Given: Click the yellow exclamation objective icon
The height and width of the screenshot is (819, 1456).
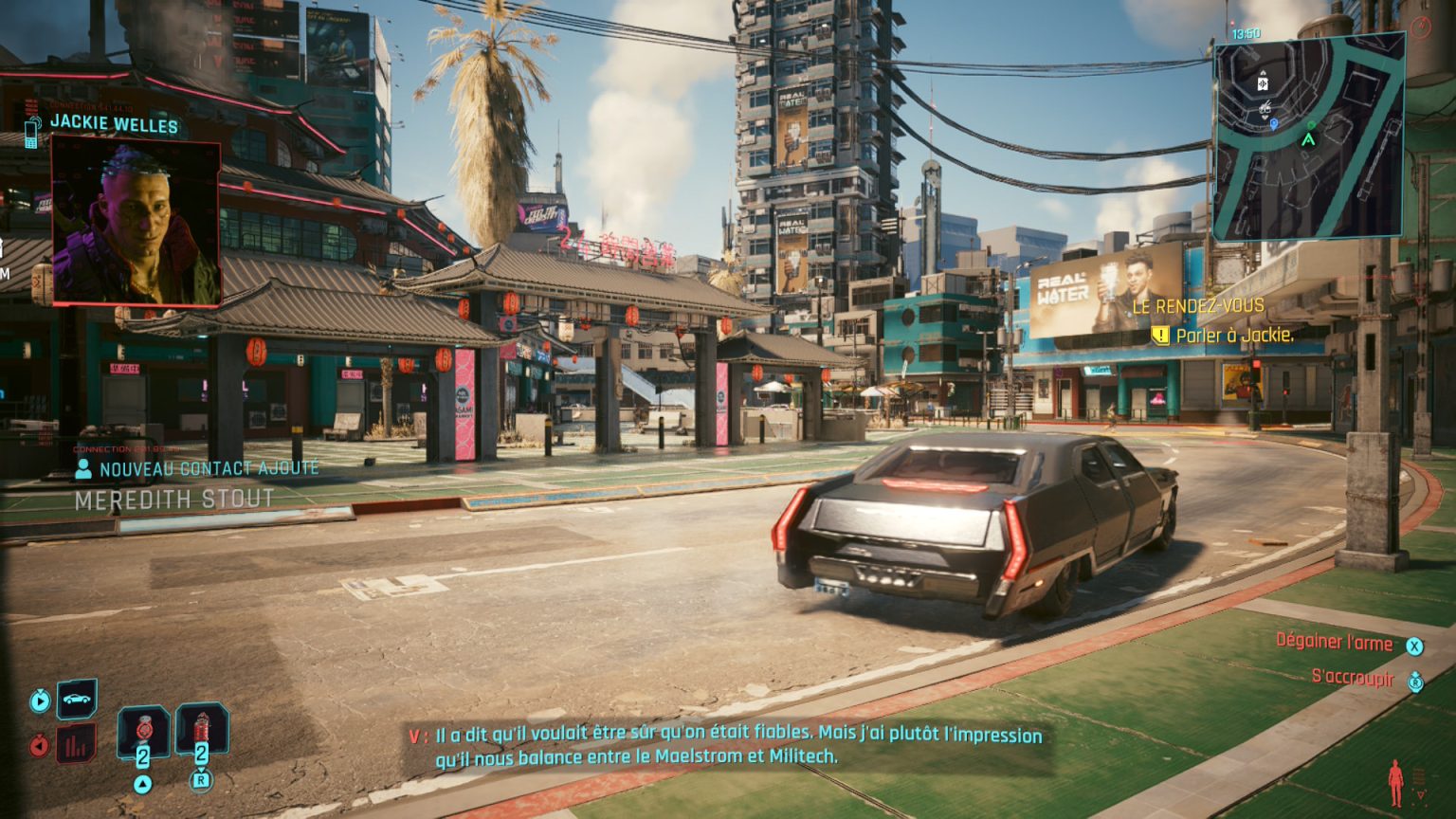Looking at the screenshot, I should (x=1159, y=334).
